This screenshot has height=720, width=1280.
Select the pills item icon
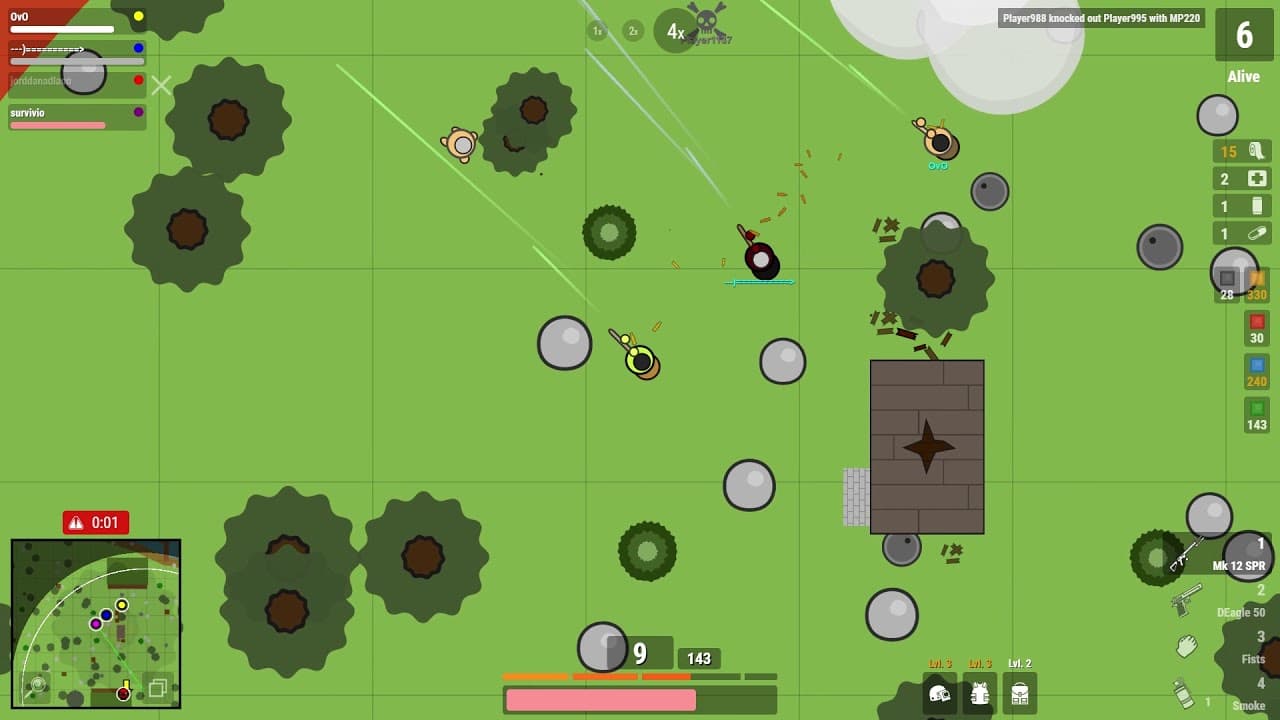pos(1241,233)
